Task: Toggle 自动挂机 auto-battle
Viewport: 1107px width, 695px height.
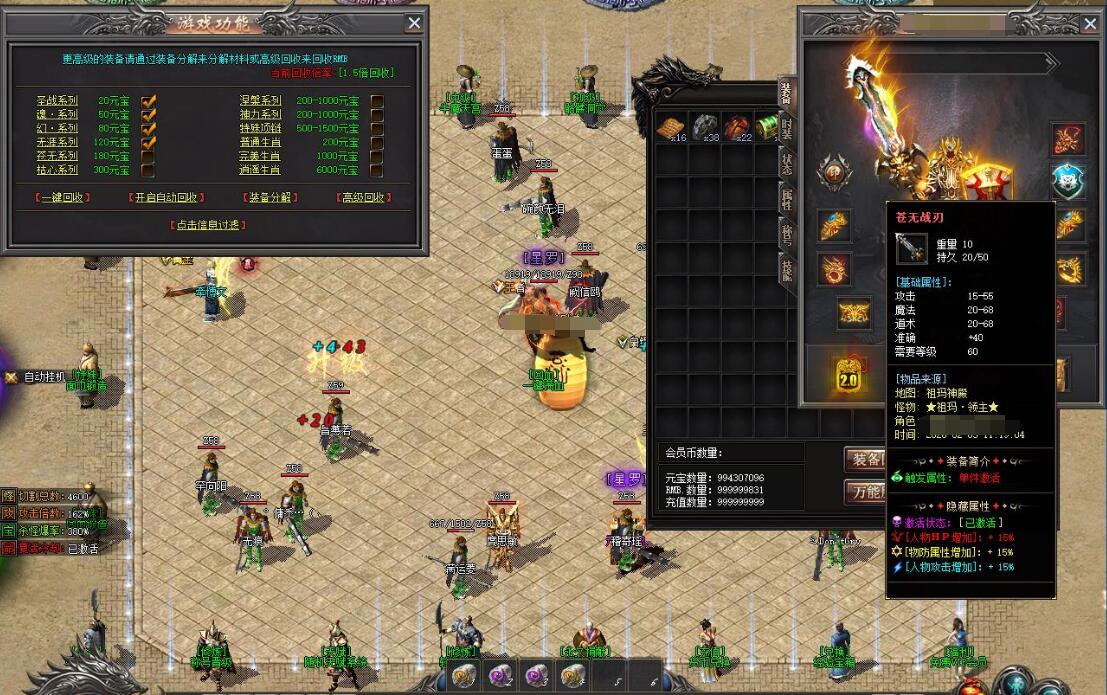Action: tap(43, 377)
